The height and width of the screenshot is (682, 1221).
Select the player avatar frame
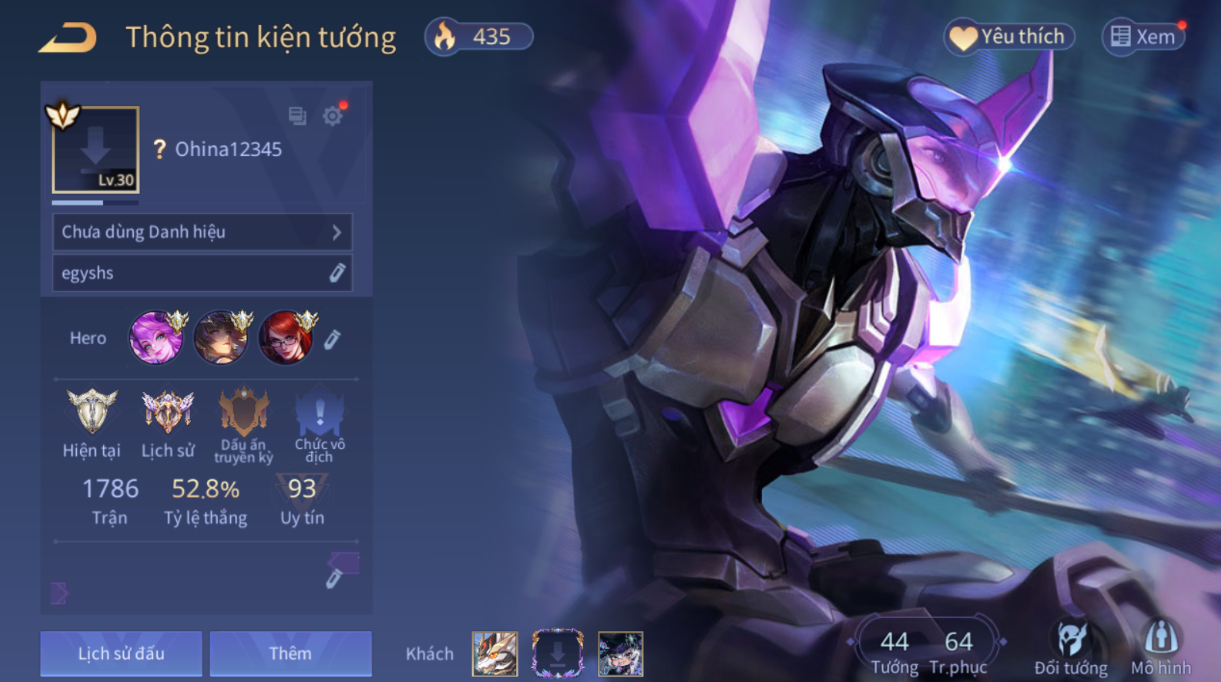(x=95, y=150)
